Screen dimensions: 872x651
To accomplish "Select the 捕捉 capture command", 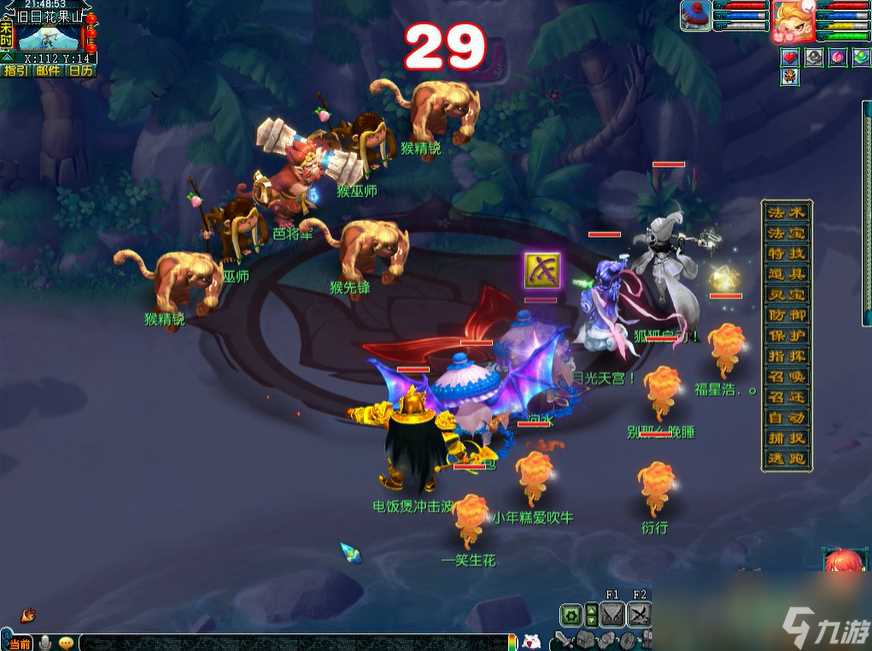I will pyautogui.click(x=787, y=439).
